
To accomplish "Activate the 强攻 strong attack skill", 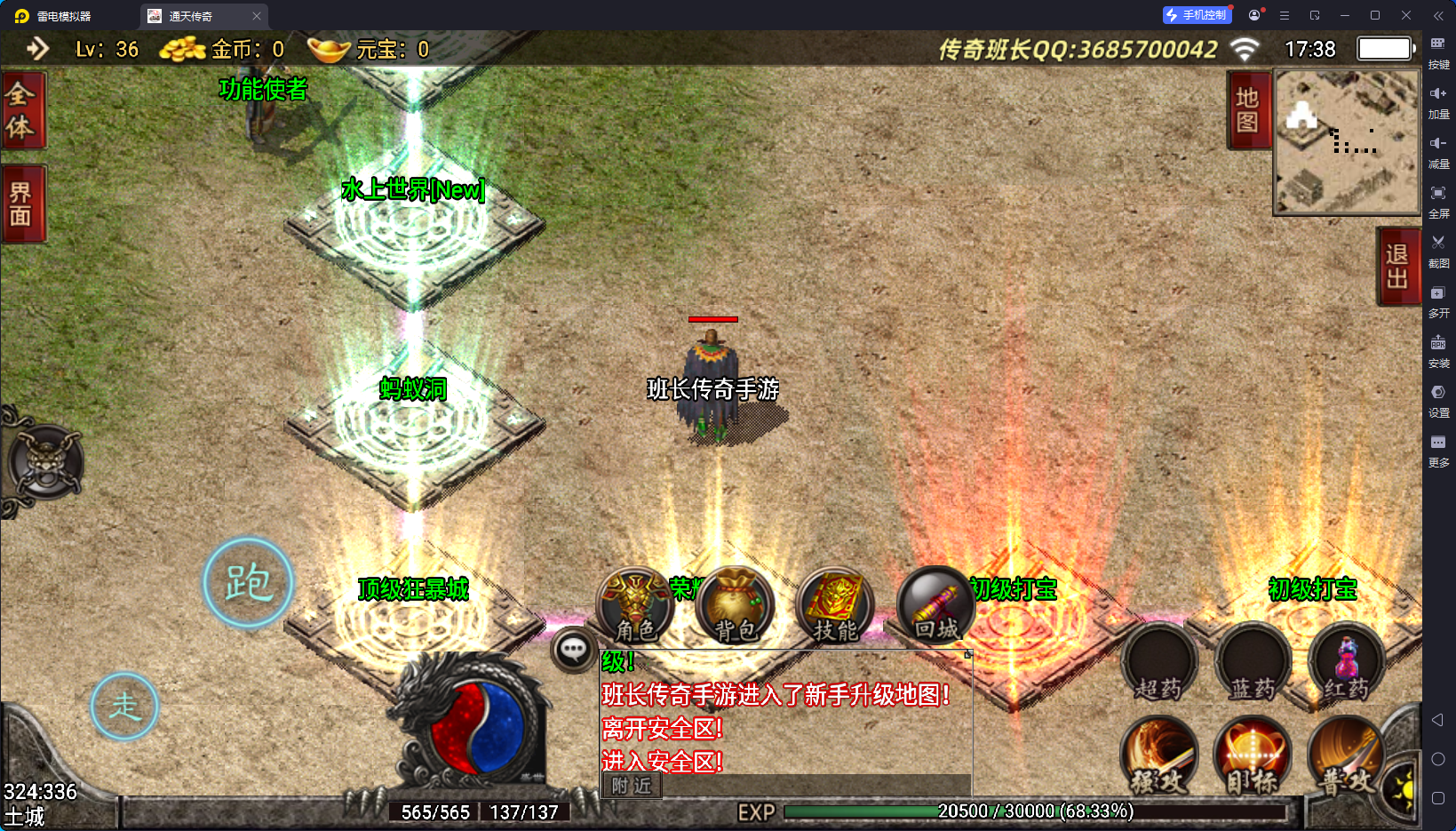I will point(1159,755).
